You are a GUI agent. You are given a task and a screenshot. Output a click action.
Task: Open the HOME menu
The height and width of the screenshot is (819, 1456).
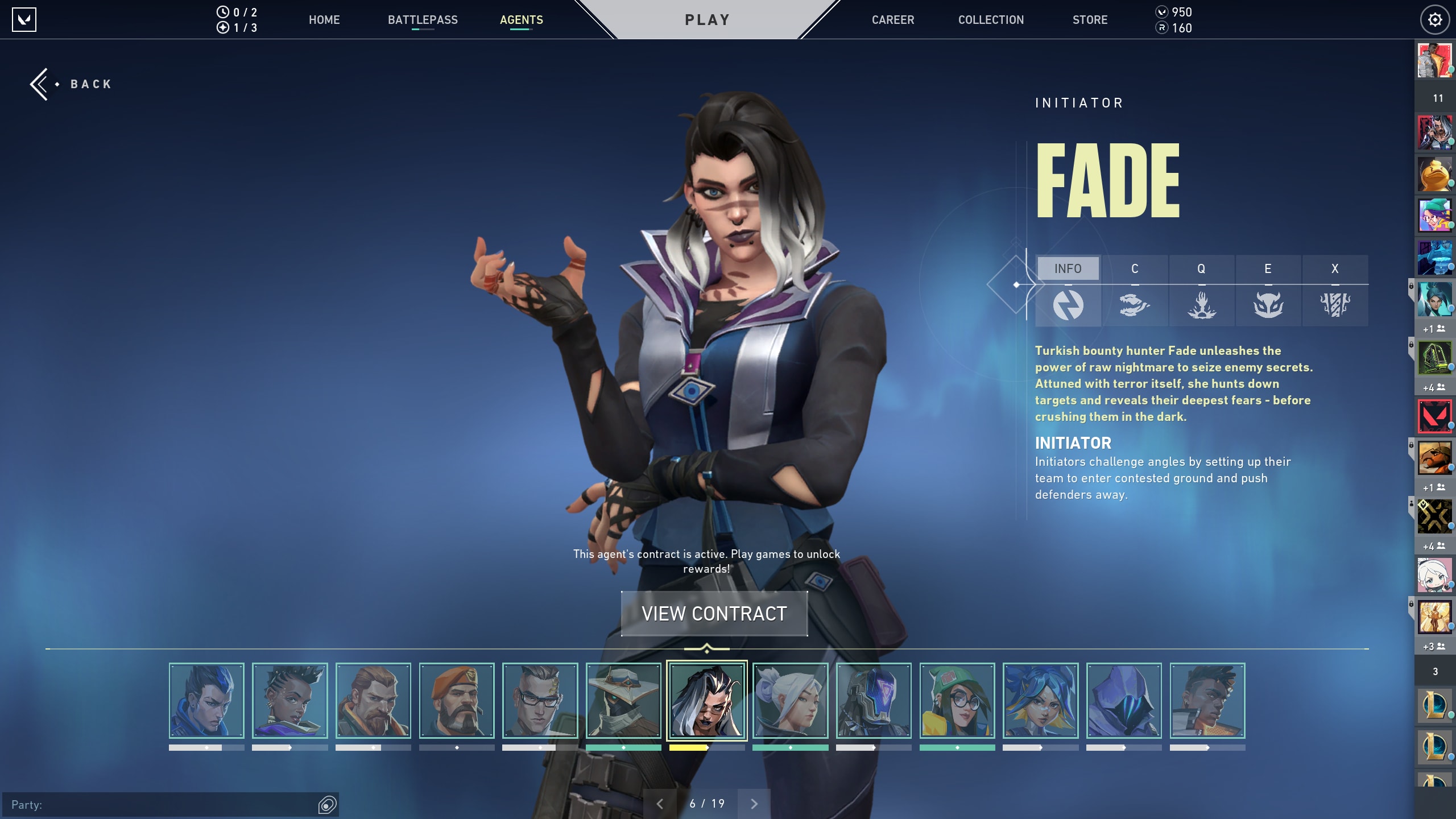(324, 20)
